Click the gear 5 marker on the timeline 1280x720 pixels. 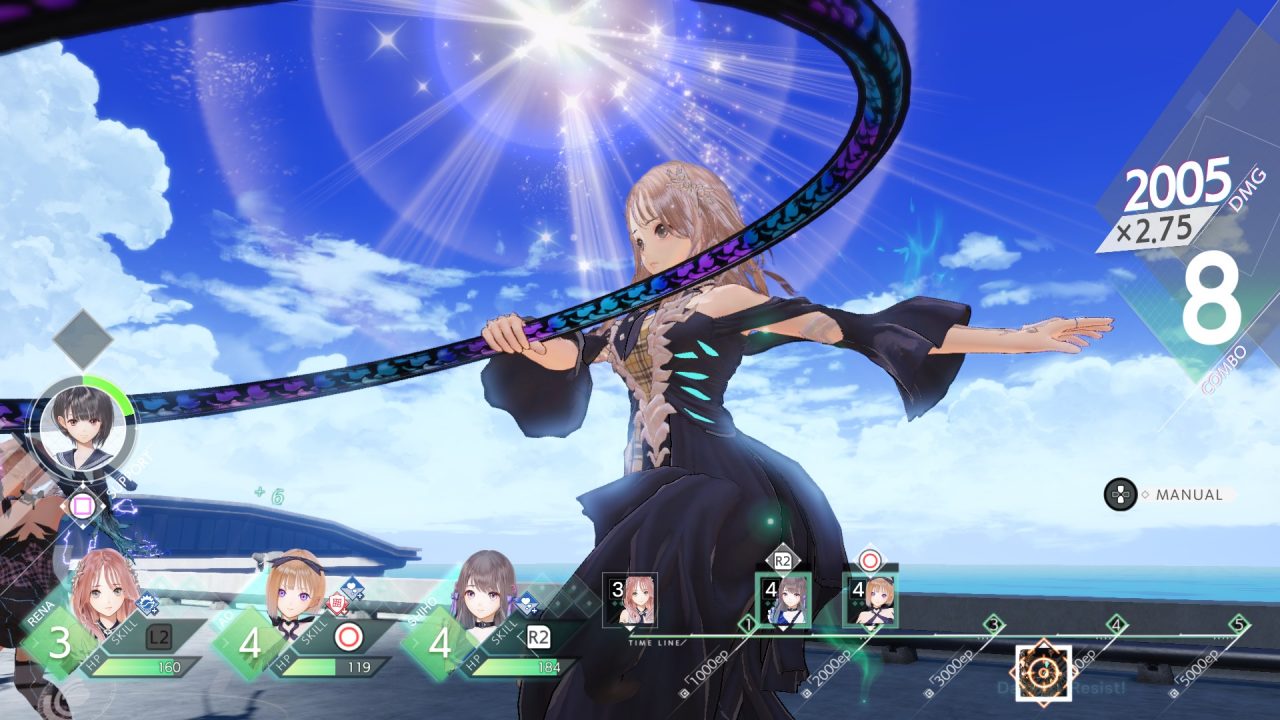pos(1239,624)
